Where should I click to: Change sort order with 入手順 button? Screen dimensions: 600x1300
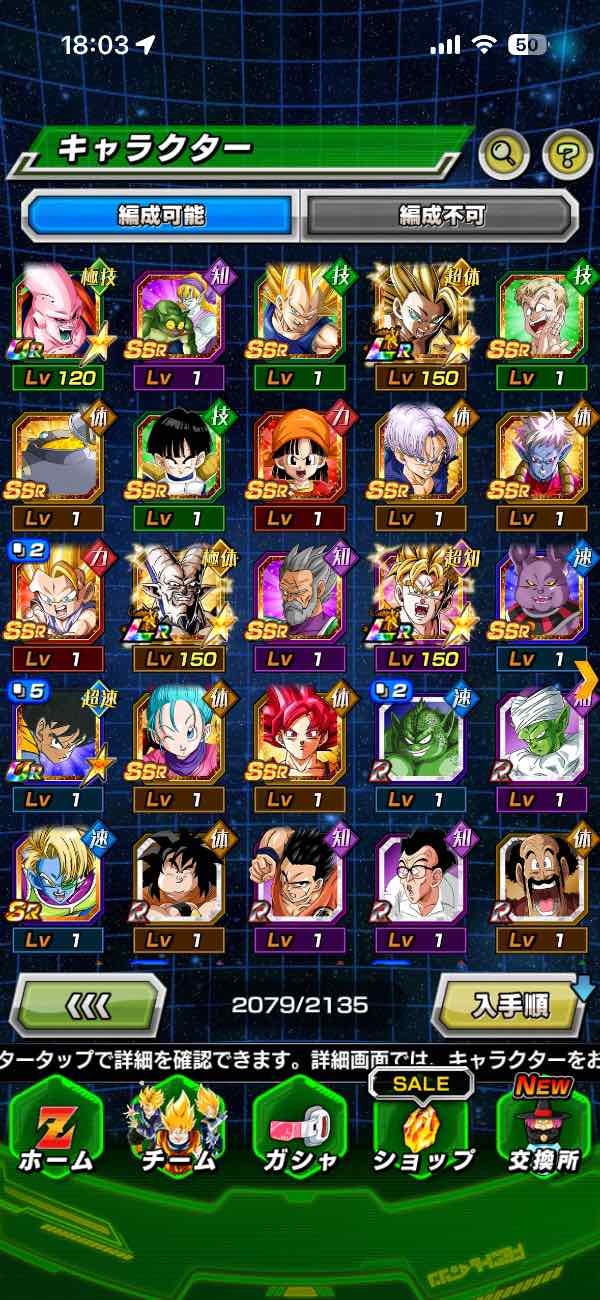(x=510, y=1003)
